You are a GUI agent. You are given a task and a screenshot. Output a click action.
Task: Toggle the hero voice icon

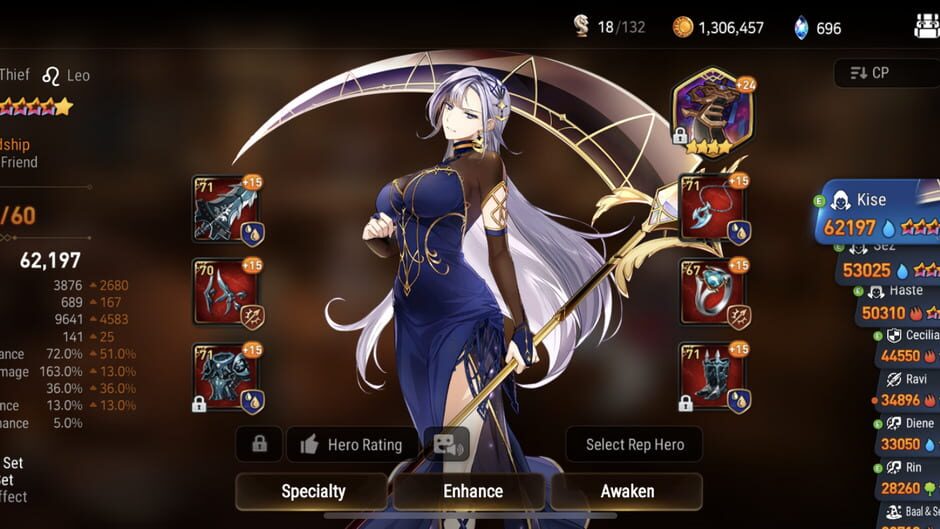click(446, 444)
